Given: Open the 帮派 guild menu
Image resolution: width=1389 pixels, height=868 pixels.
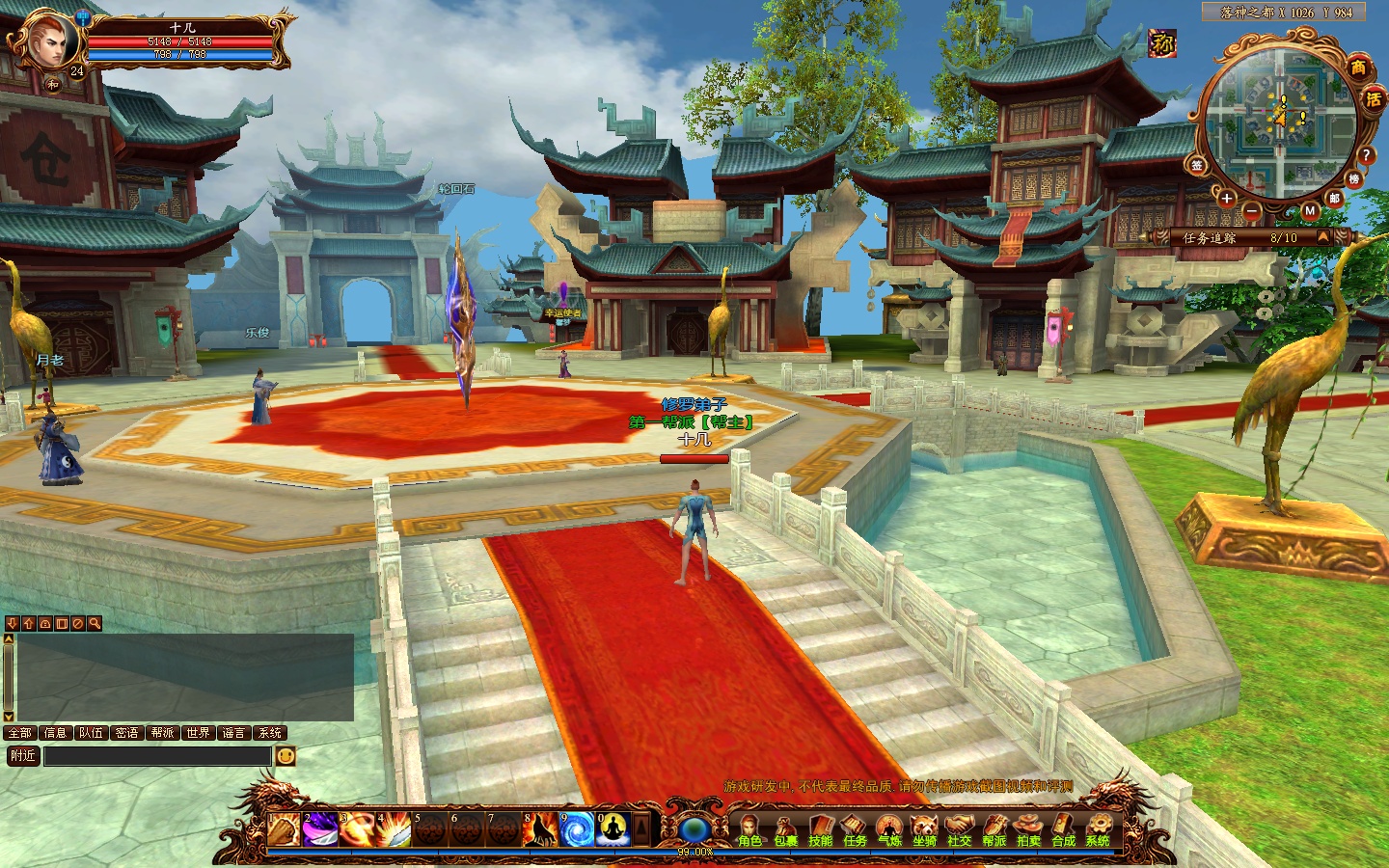Looking at the screenshot, I should pos(994,829).
